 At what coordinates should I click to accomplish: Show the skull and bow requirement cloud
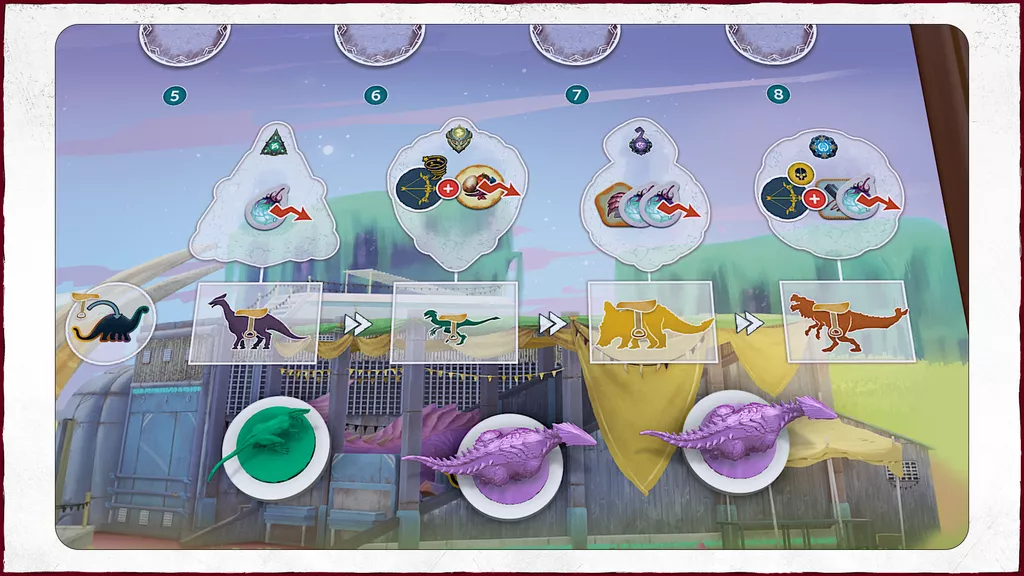tap(830, 195)
